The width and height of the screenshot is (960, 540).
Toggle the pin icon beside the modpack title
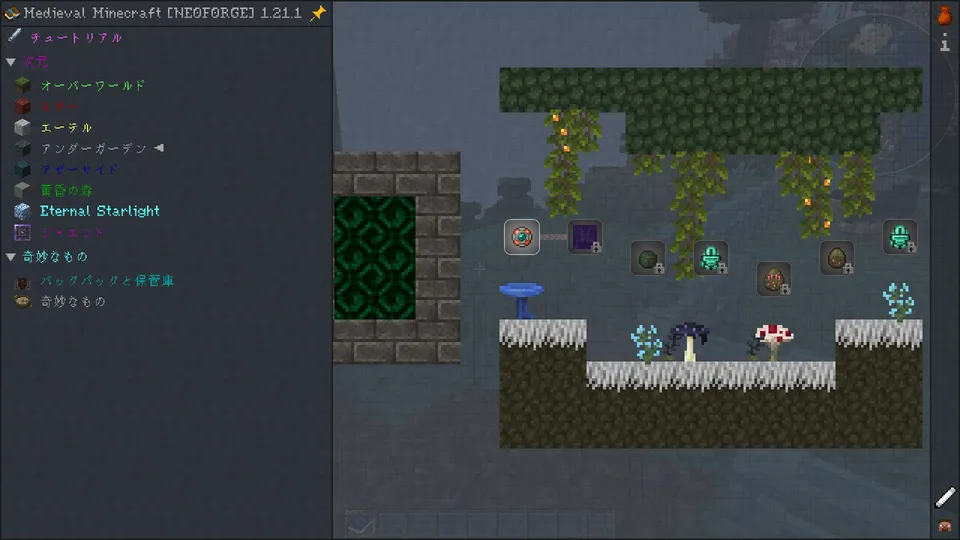click(x=318, y=13)
